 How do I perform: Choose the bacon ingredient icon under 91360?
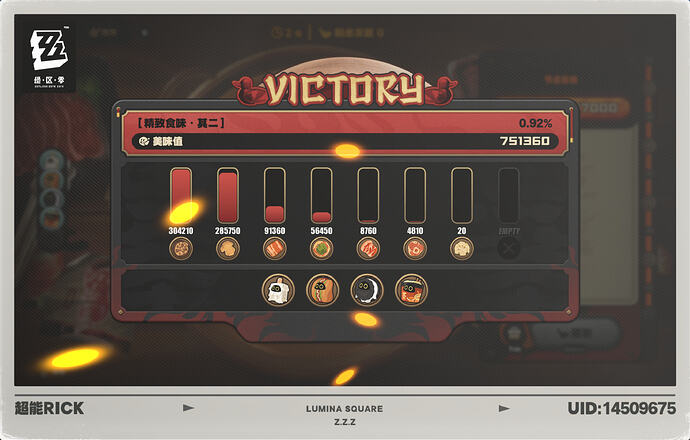[x=275, y=248]
